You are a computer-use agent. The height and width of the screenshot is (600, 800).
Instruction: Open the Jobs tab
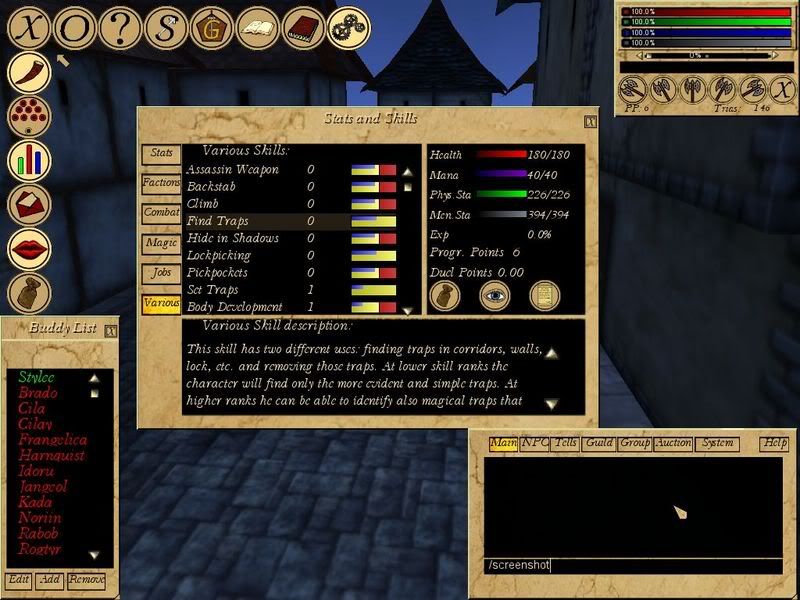tap(161, 272)
